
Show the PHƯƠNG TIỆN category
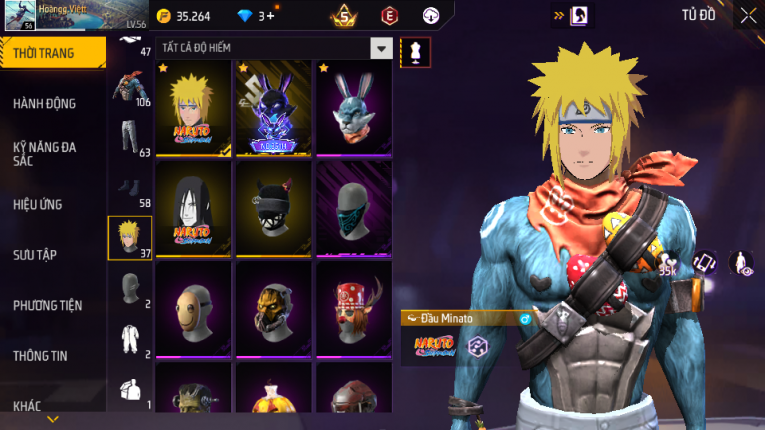(48, 305)
